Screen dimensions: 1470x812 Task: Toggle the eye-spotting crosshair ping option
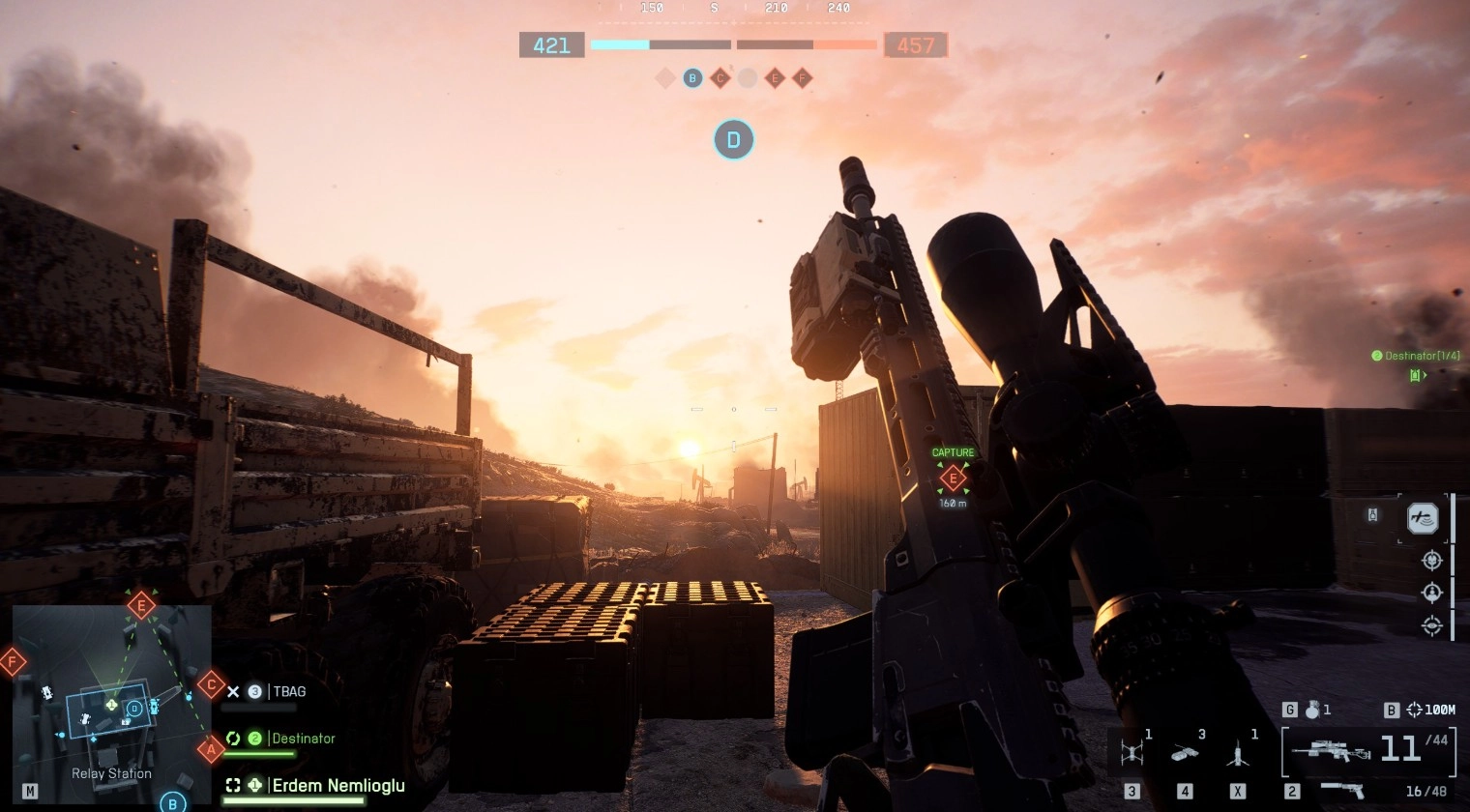click(1431, 626)
